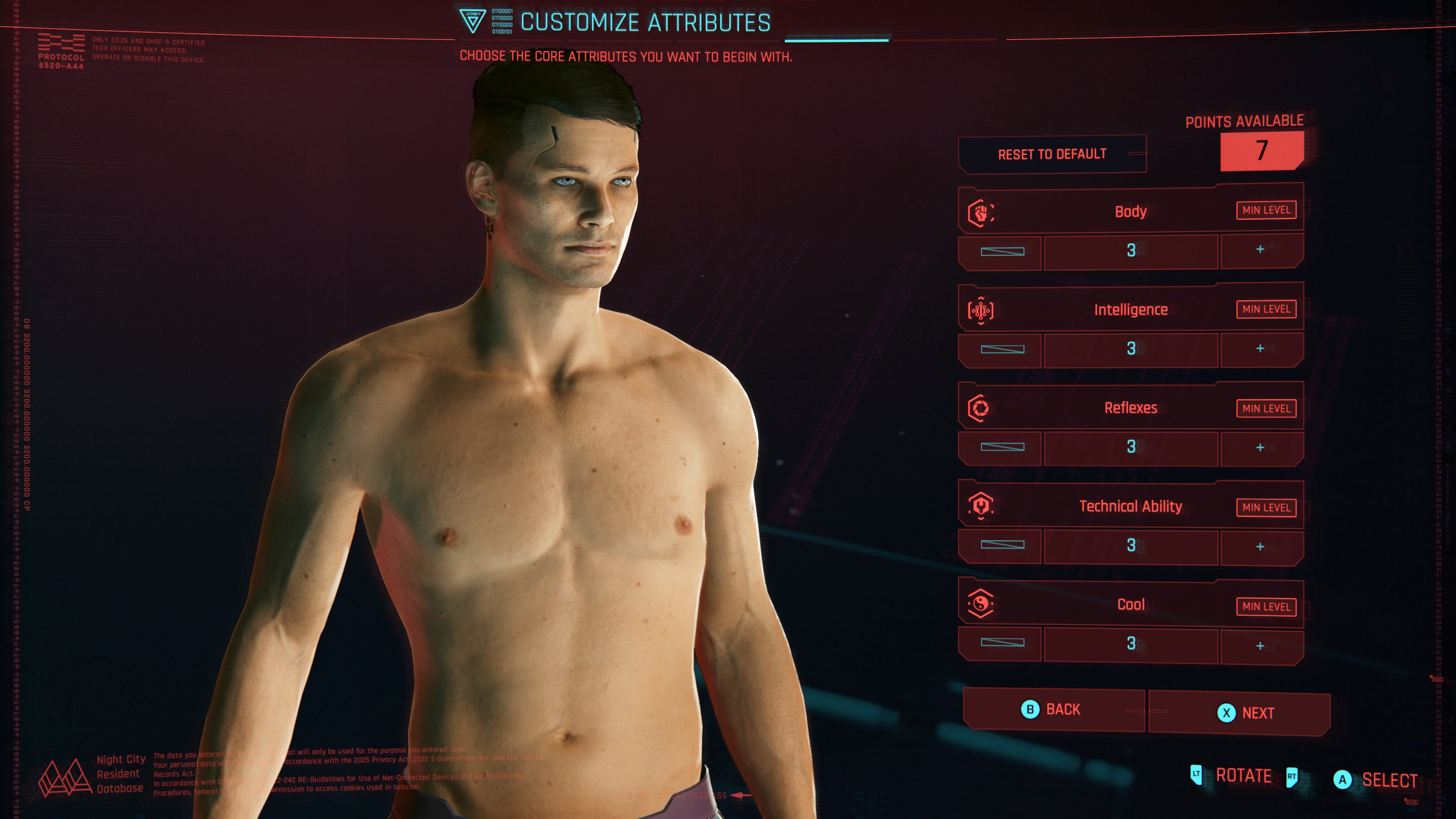Increase the Body attribute
This screenshot has width=1456, height=819.
[1260, 250]
